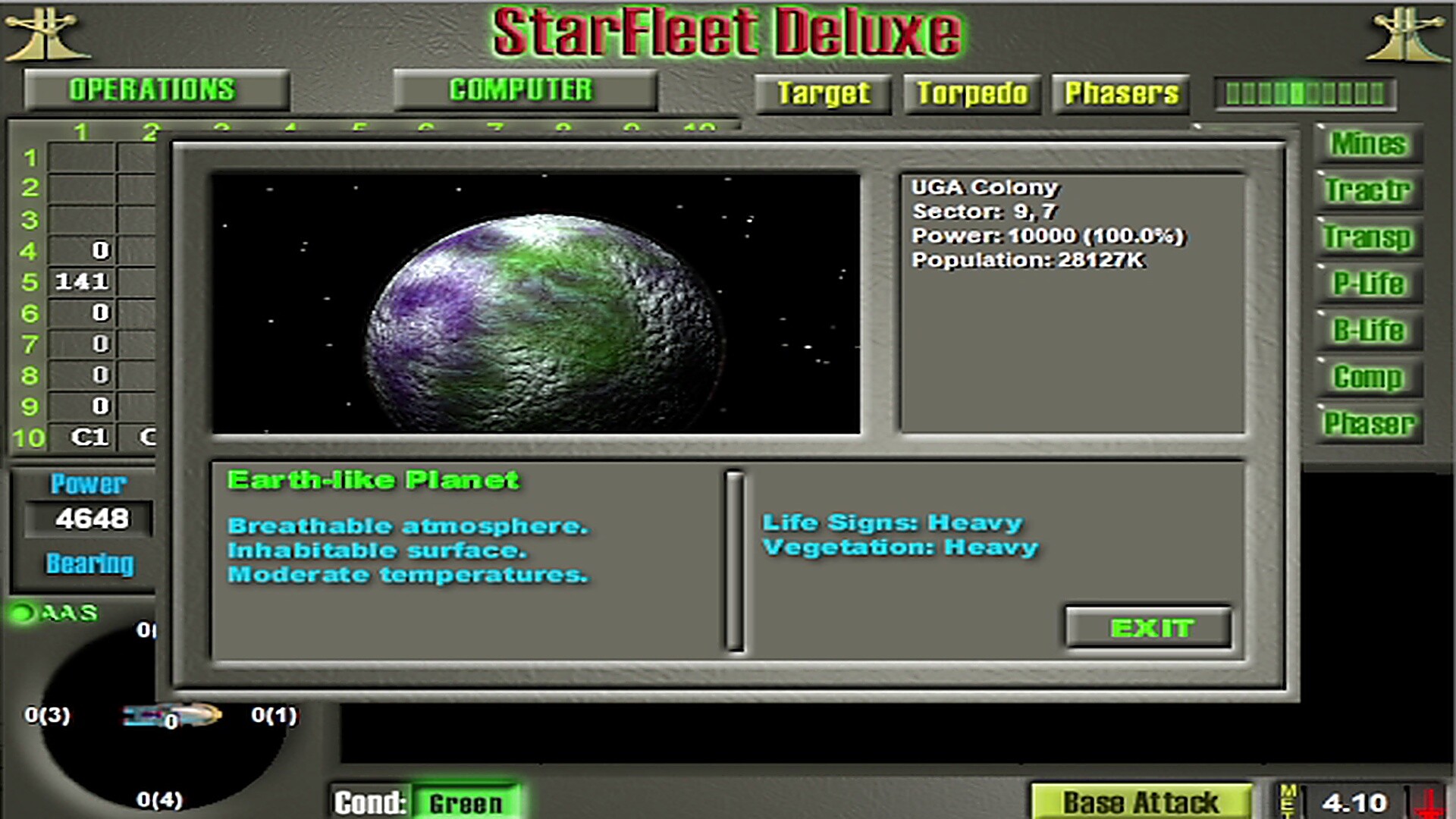Toggle the Cond Green status indicator
Image resolution: width=1456 pixels, height=819 pixels.
466,802
